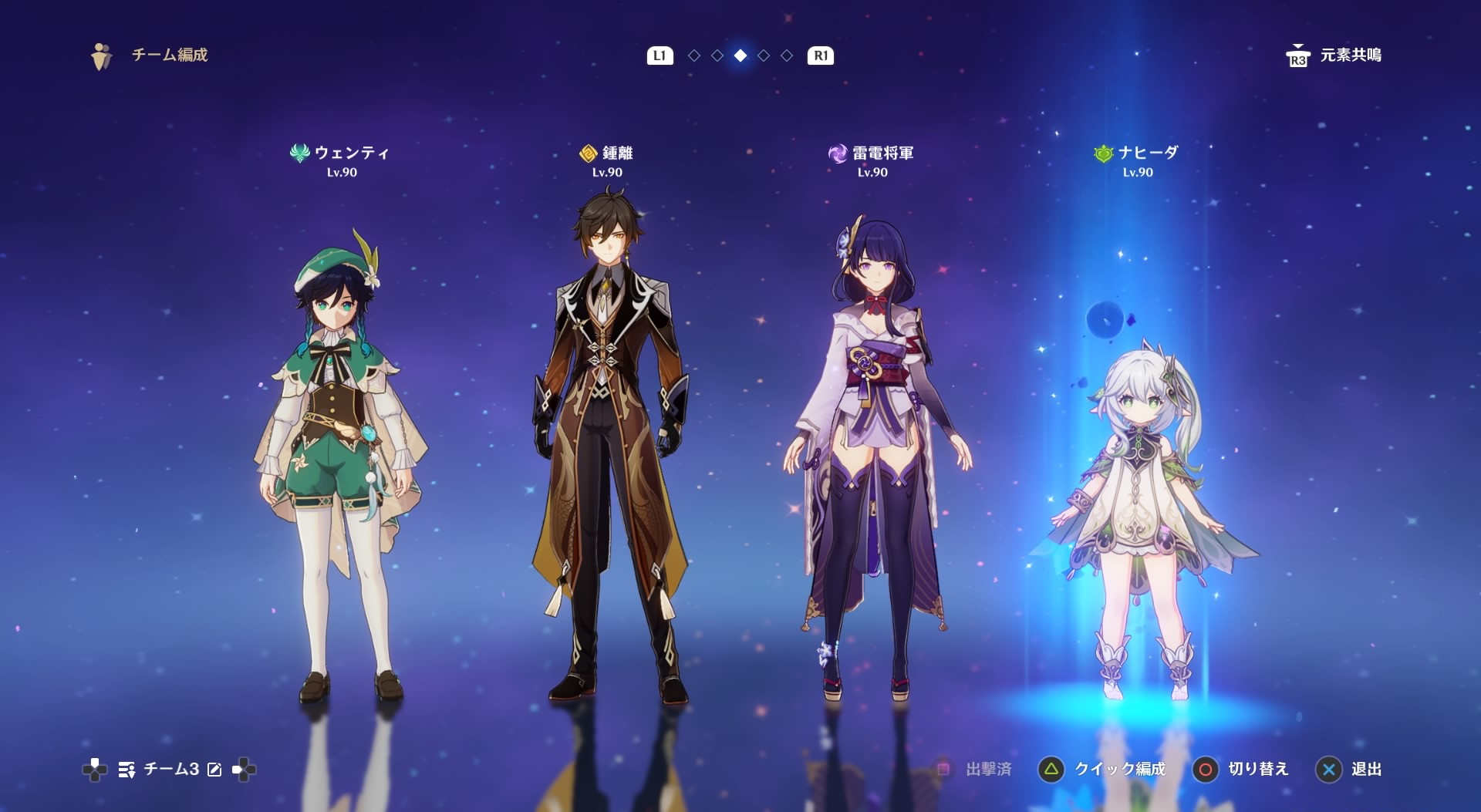This screenshot has height=812, width=1481.
Task: Choose 切り替え to swap the character
Action: coord(1241,770)
